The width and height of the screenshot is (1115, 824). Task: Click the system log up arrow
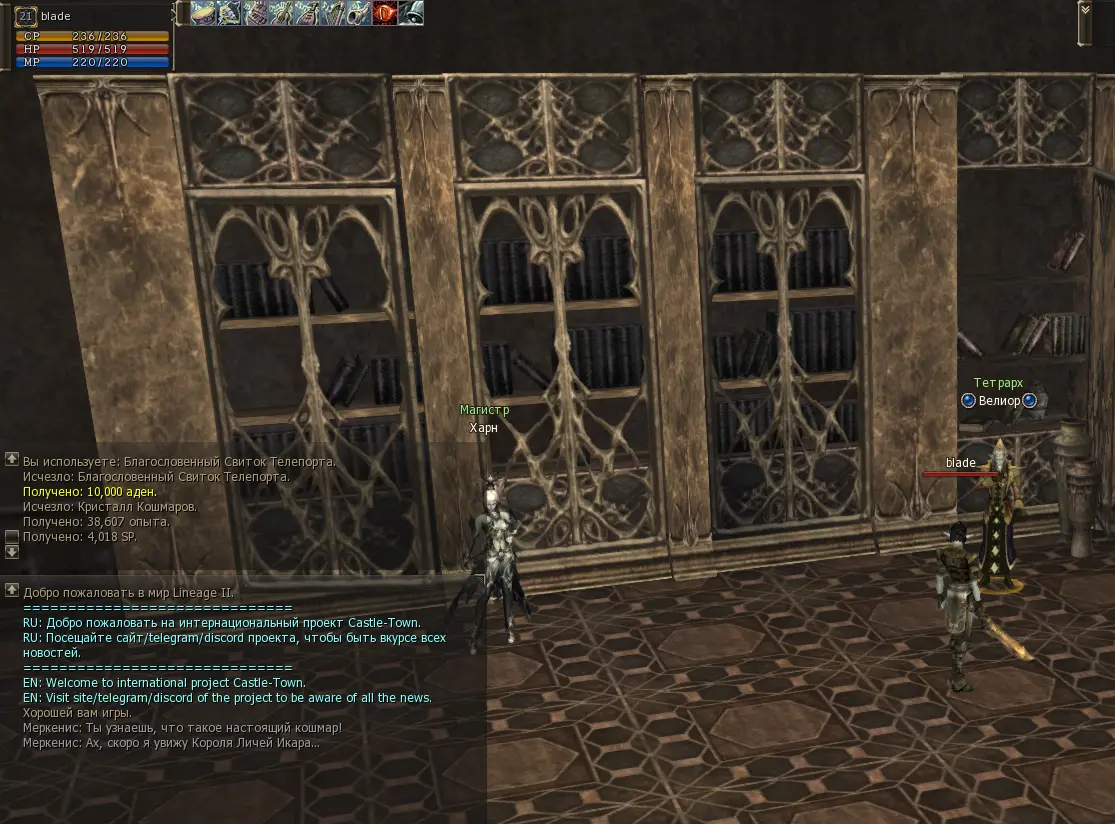12,459
